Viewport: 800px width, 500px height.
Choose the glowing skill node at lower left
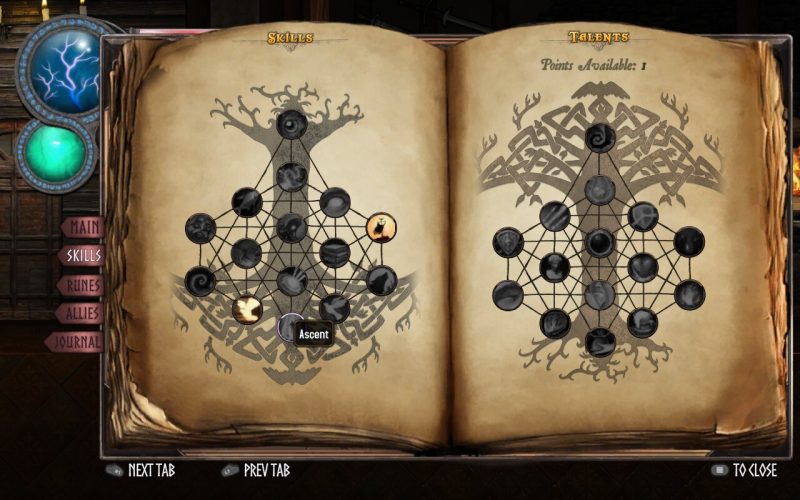(x=247, y=309)
